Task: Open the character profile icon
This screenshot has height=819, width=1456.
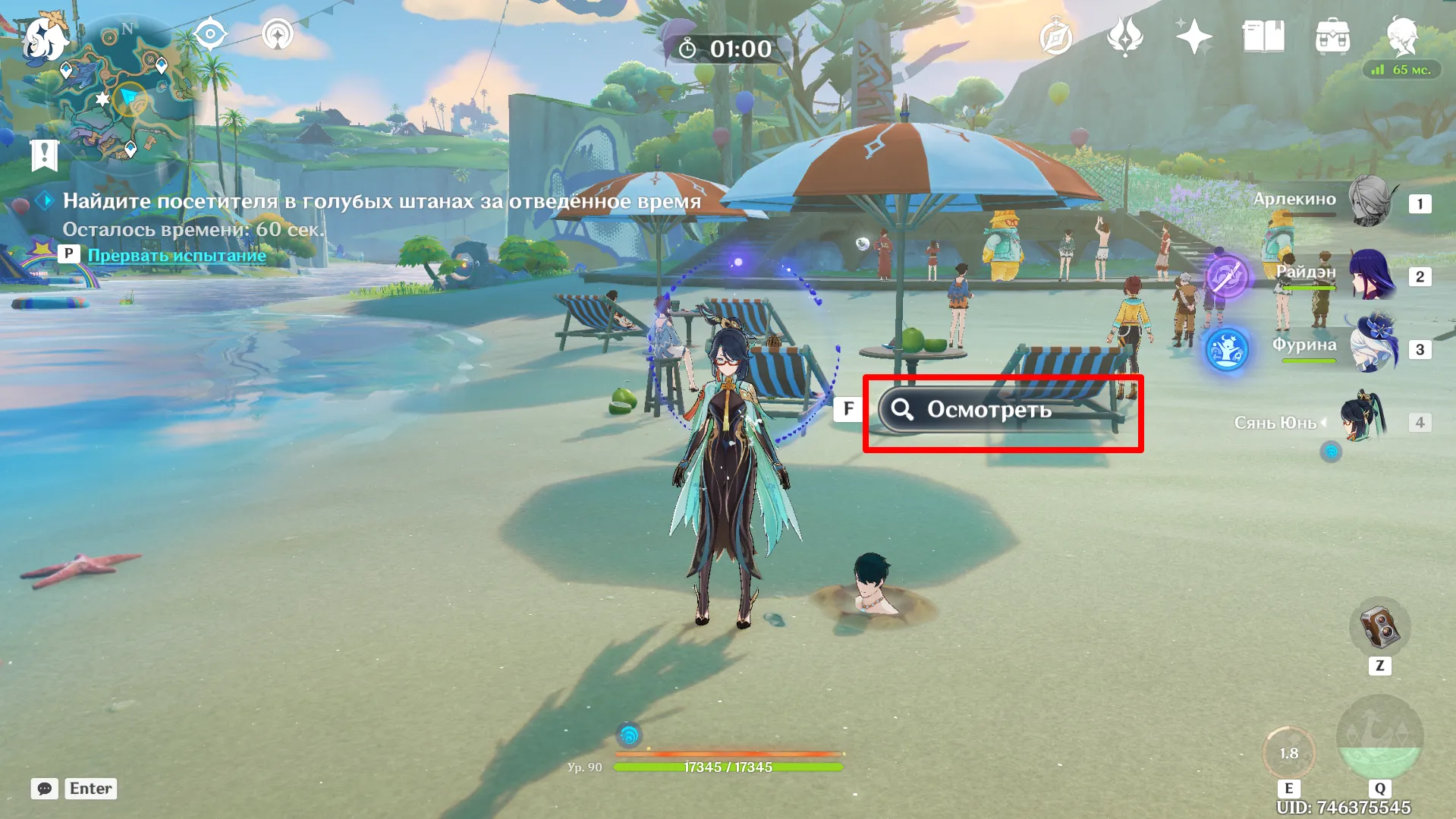Action: [x=1401, y=36]
